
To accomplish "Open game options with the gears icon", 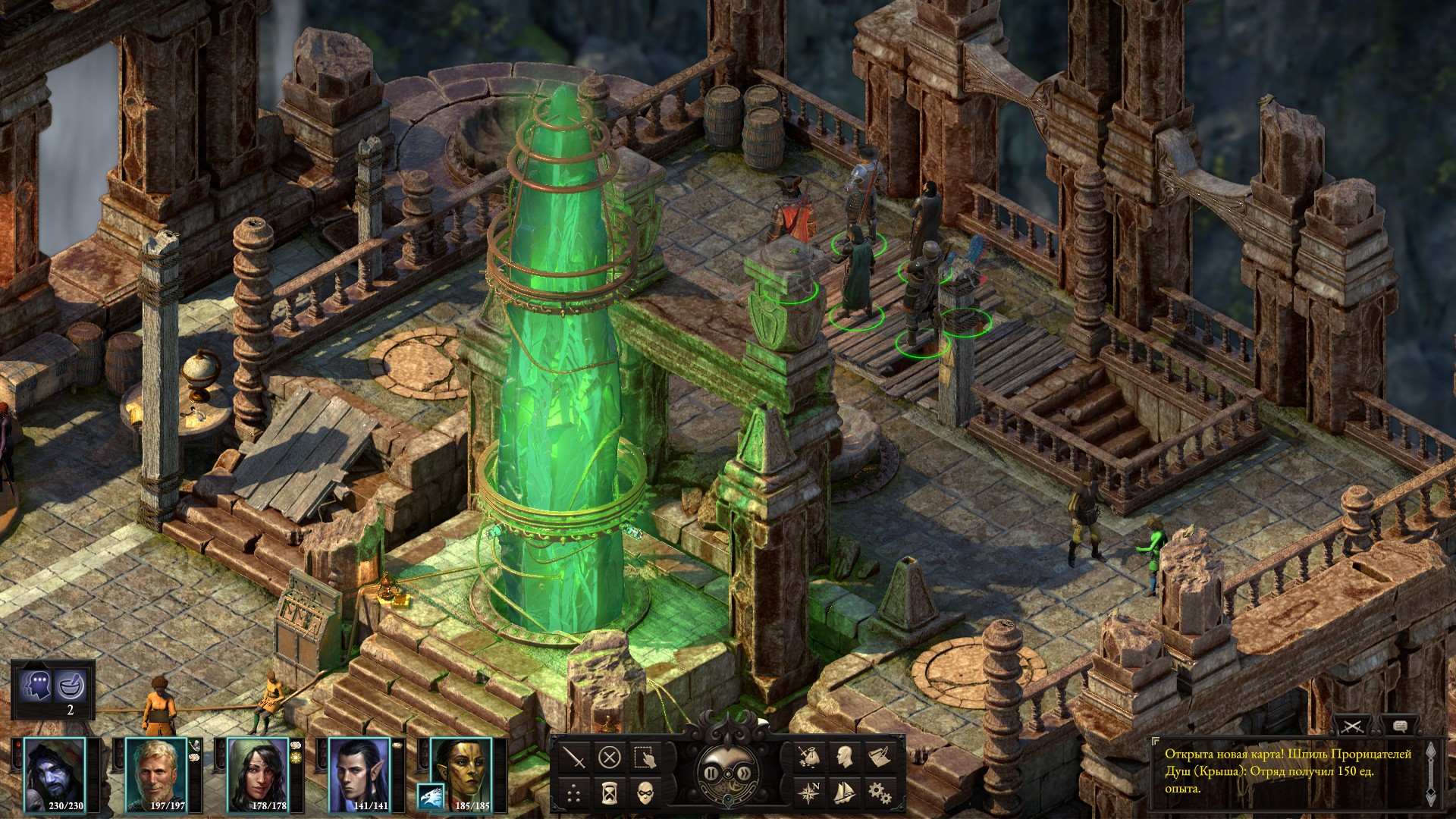I will tap(879, 792).
